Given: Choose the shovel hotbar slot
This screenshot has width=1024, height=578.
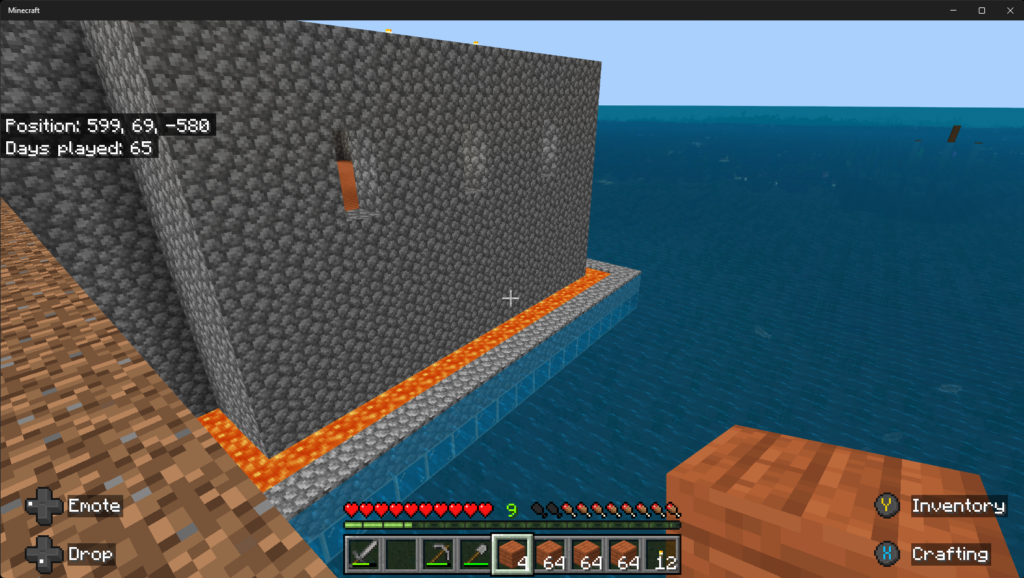Looking at the screenshot, I should point(474,553).
